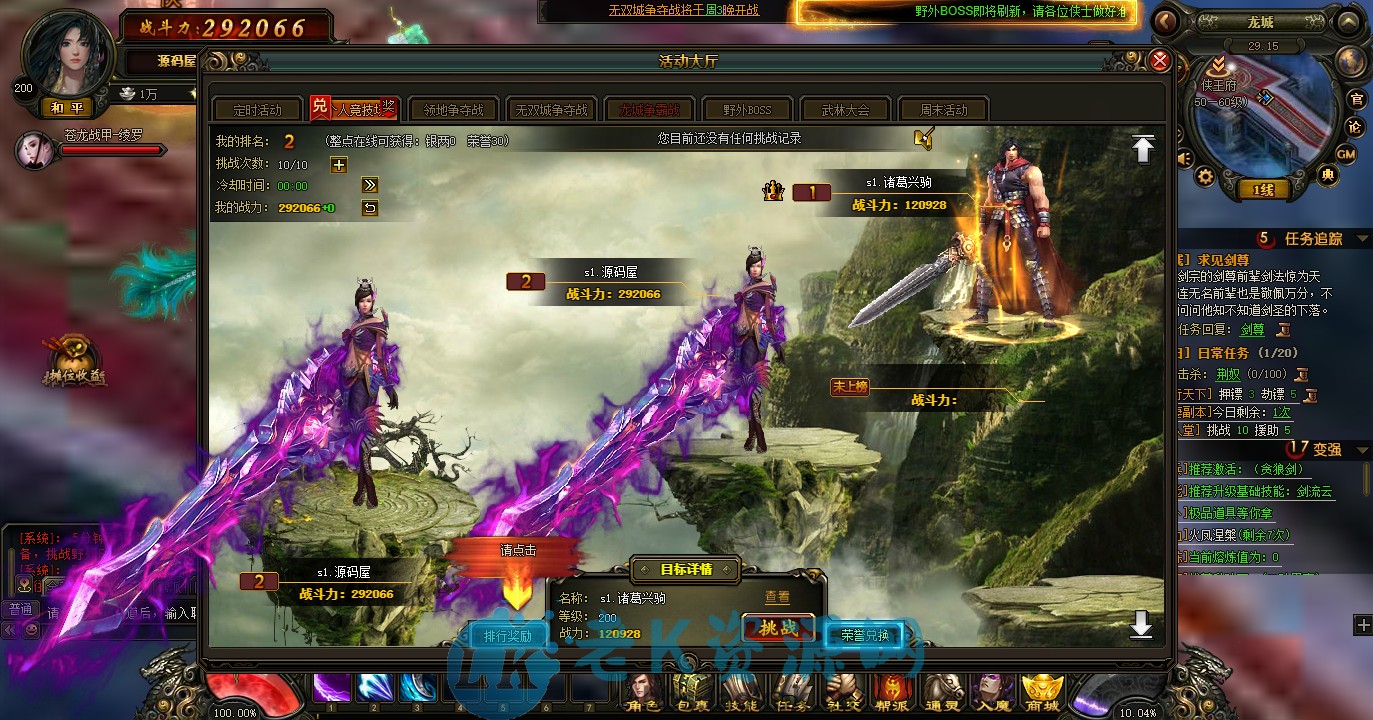Open the 帮派 guild menu
Image resolution: width=1373 pixels, height=720 pixels.
(890, 690)
